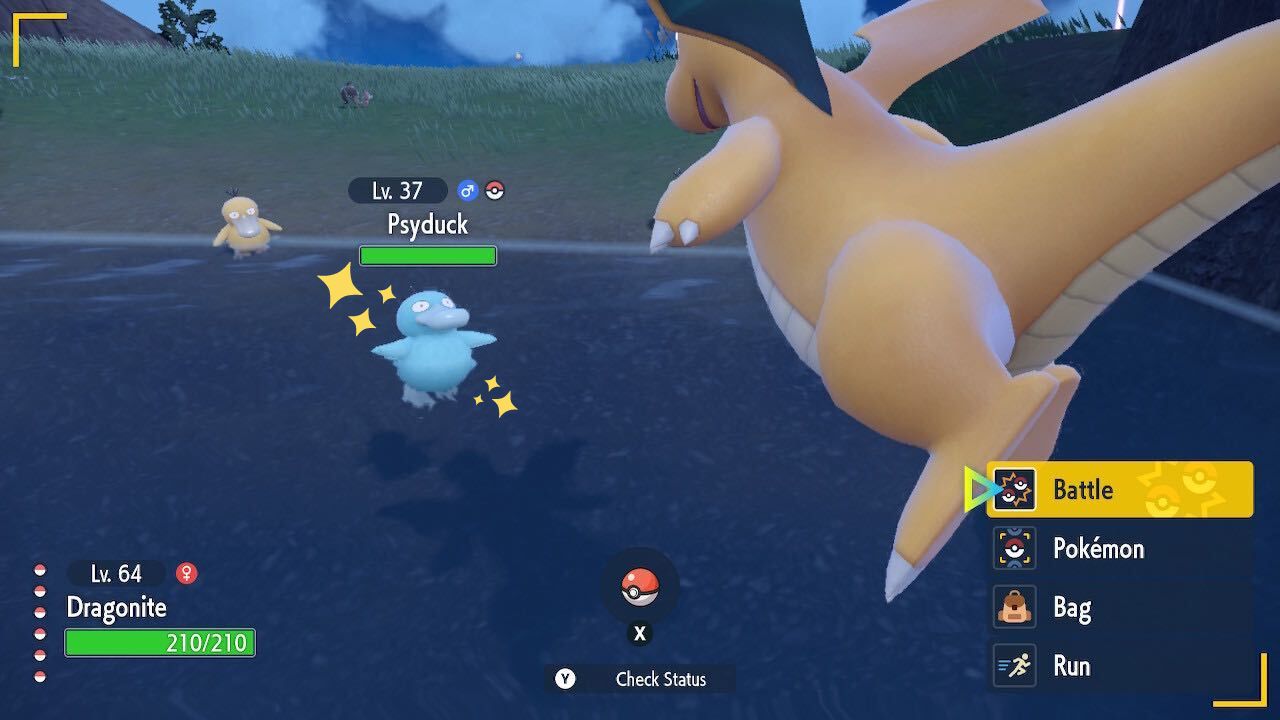
Task: Open the Bag menu entry
Action: pyautogui.click(x=1074, y=607)
